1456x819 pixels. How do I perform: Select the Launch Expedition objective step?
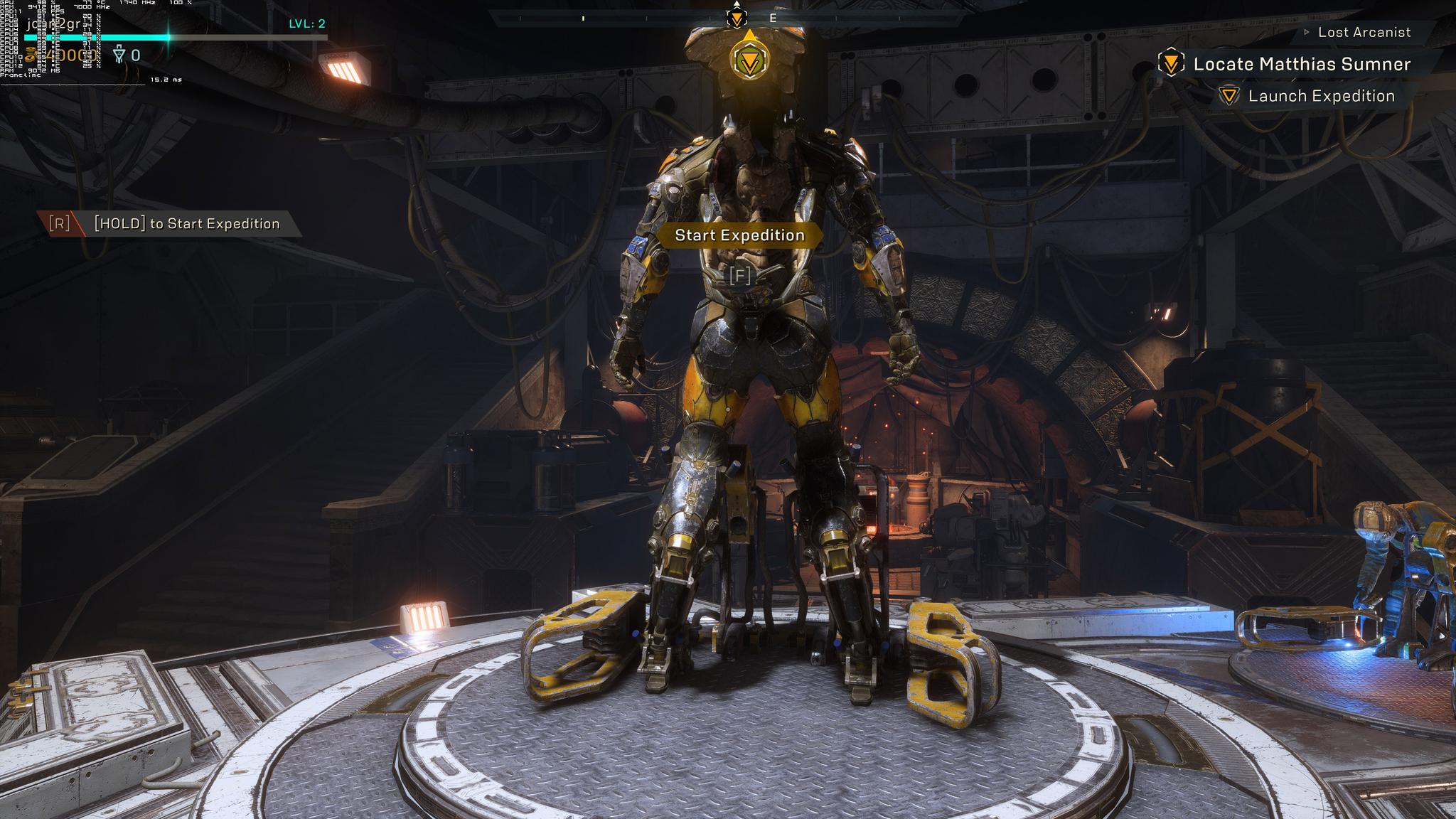1321,96
